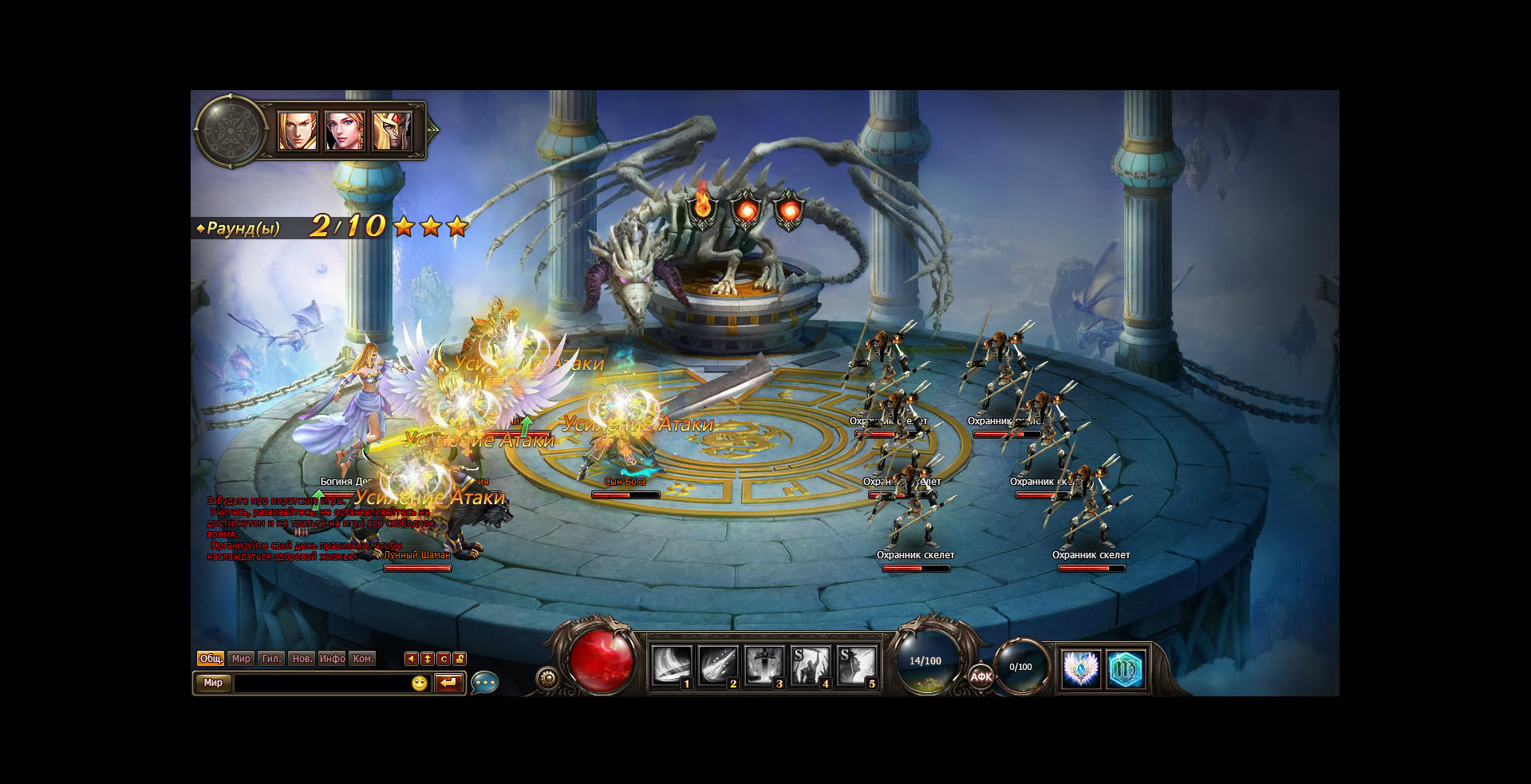Toggle the chat lock padlock button
1531x784 pixels.
pos(460,659)
